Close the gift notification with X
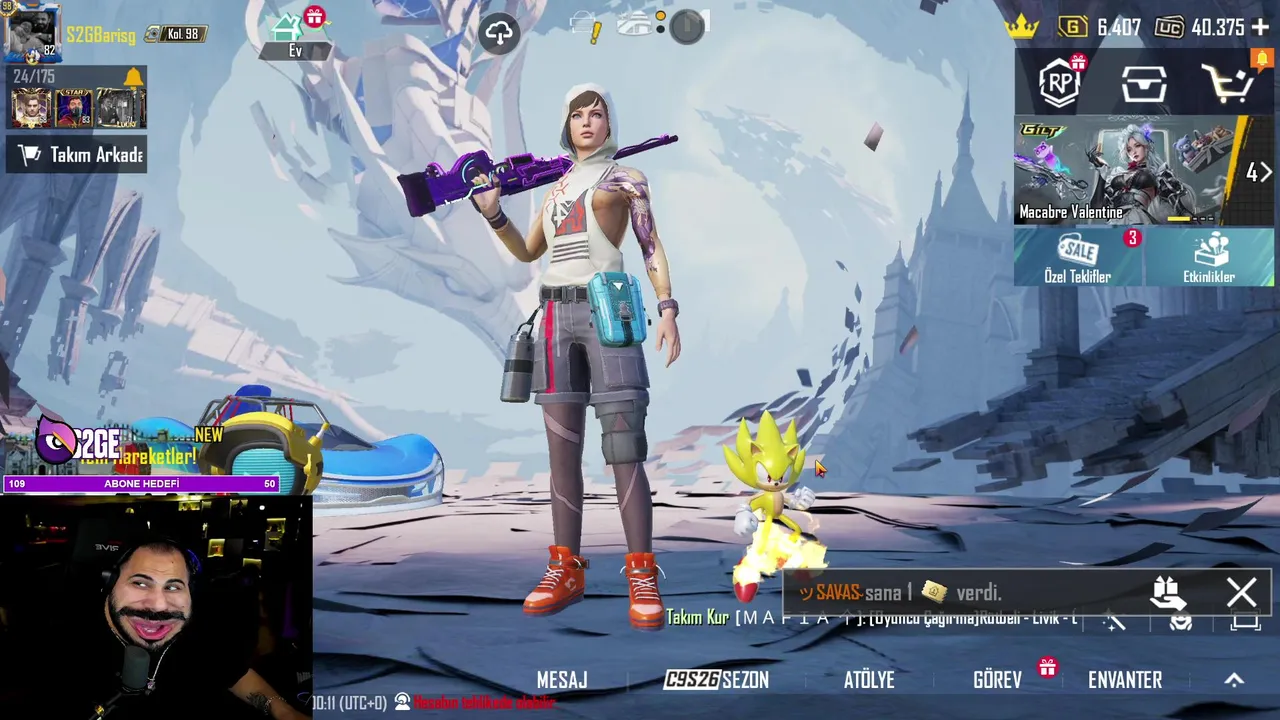 1241,593
